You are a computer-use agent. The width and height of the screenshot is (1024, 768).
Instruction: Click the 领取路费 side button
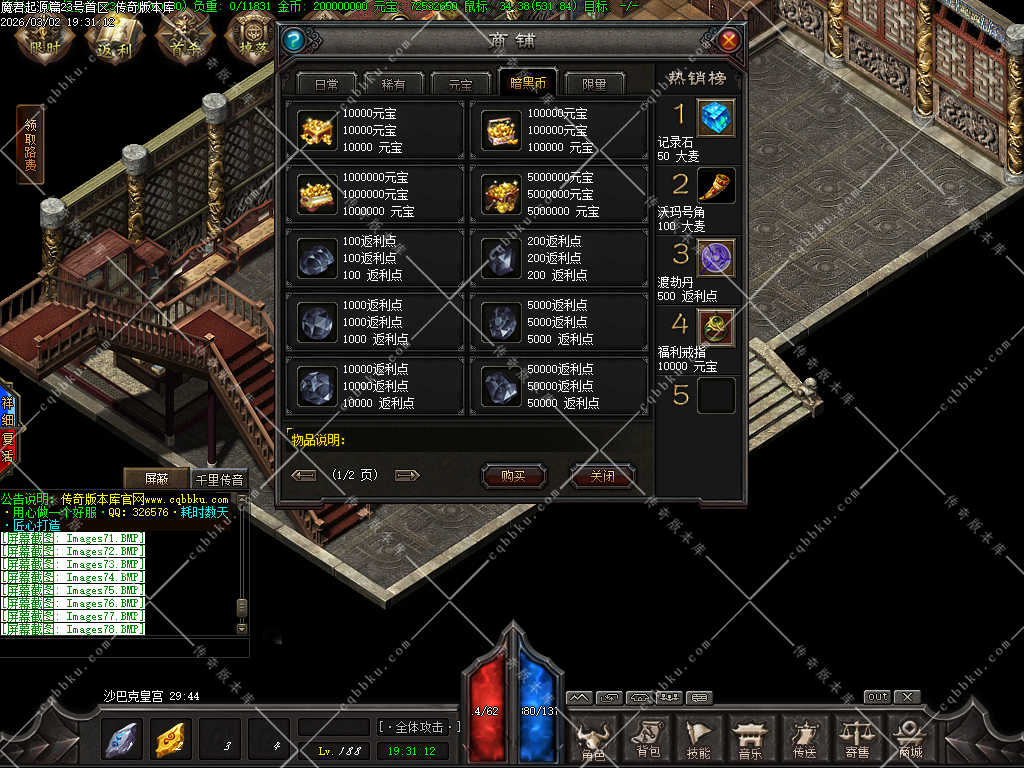click(30, 145)
